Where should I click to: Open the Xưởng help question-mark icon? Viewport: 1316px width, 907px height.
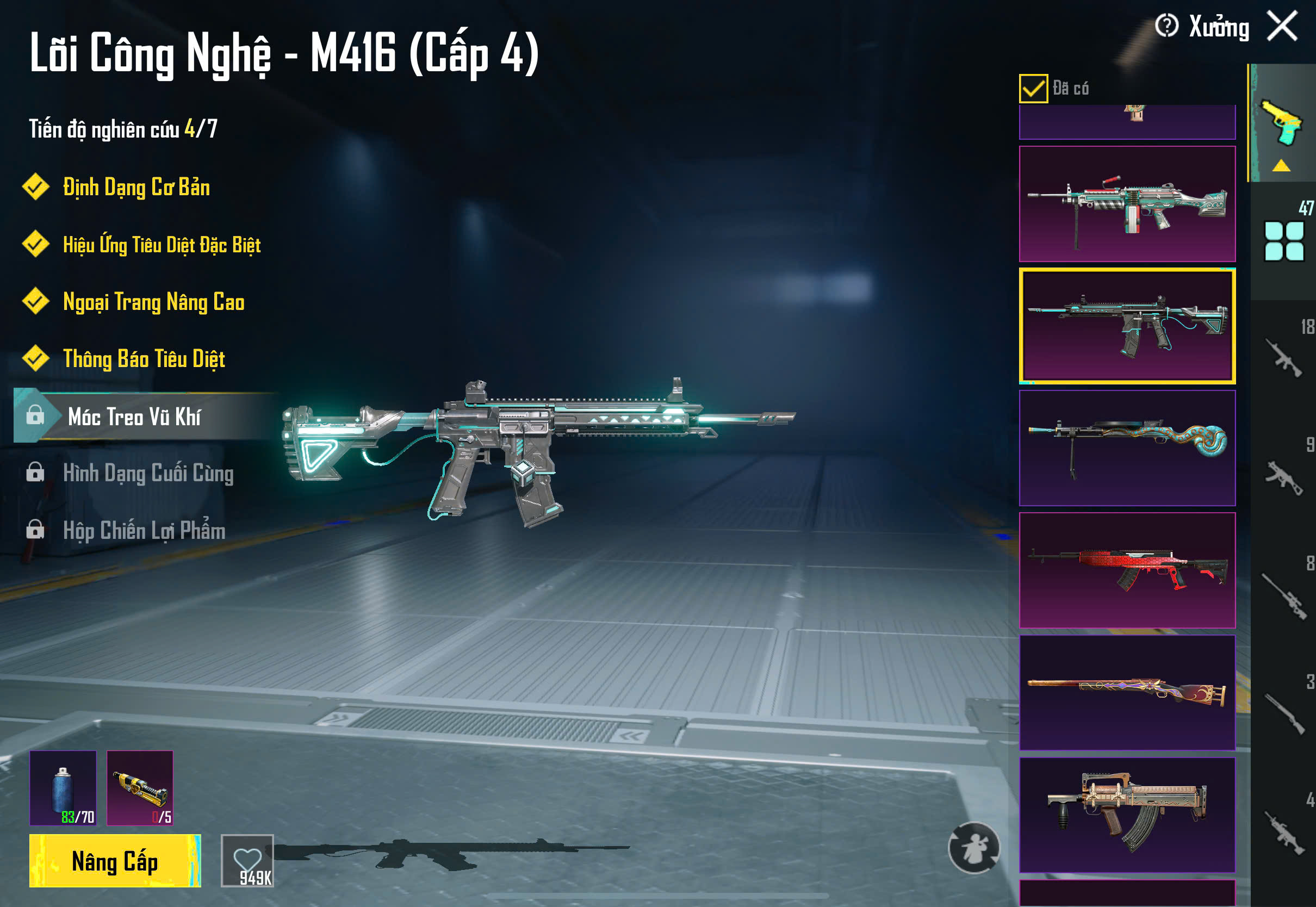point(1166,26)
